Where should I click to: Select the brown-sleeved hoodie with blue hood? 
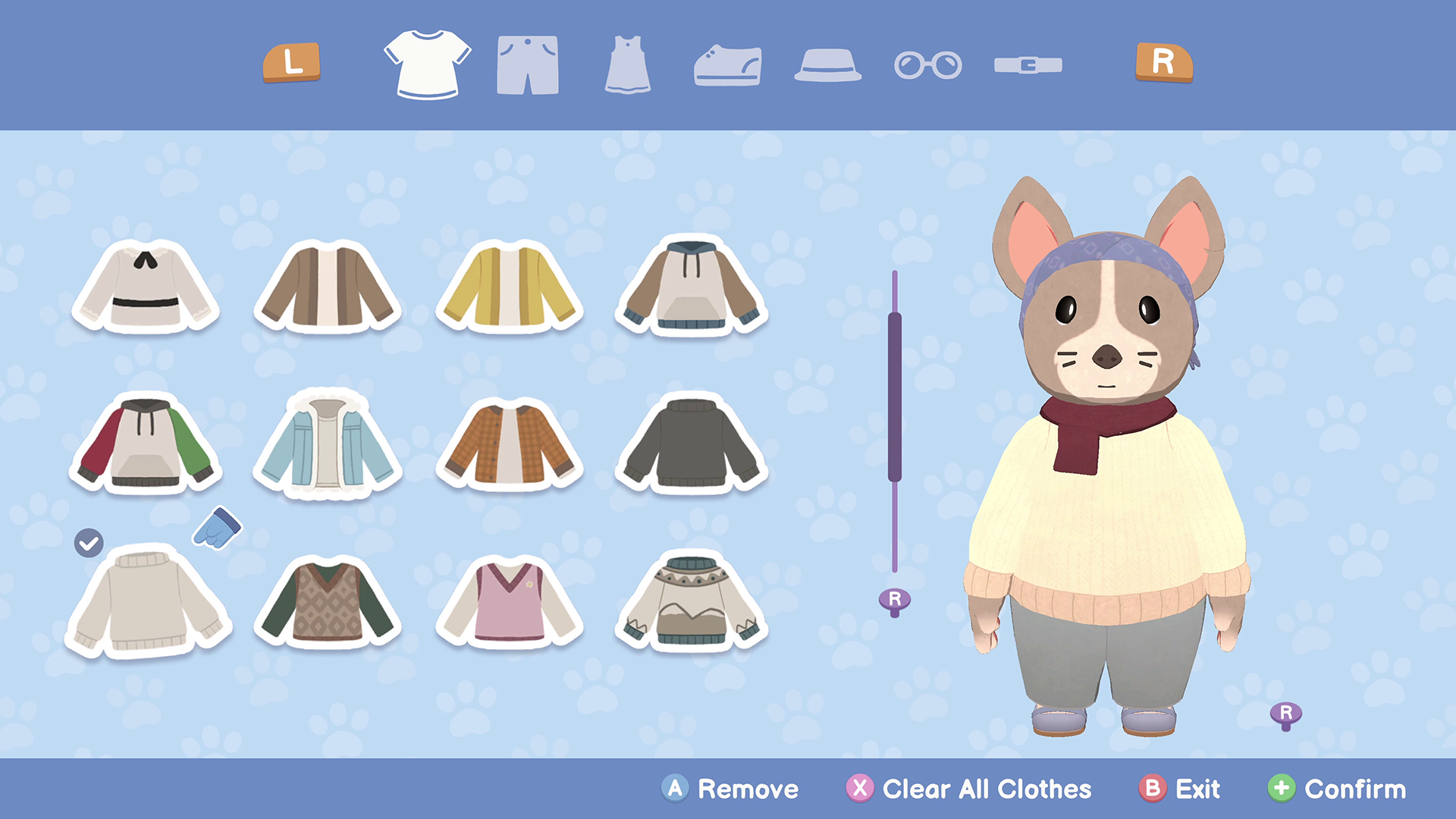pos(692,288)
